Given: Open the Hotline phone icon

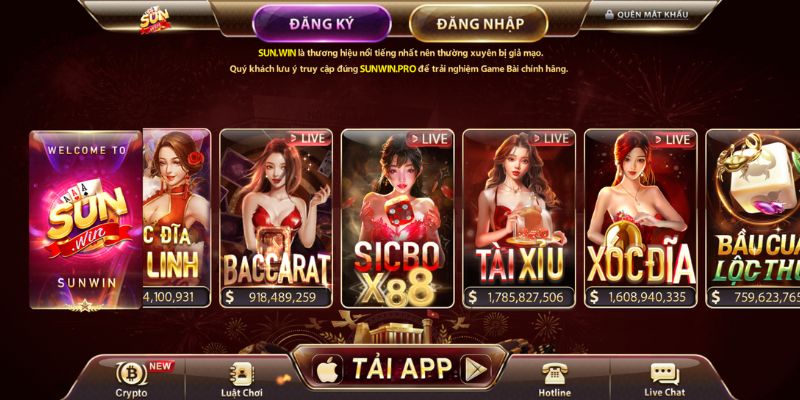Looking at the screenshot, I should tap(555, 377).
